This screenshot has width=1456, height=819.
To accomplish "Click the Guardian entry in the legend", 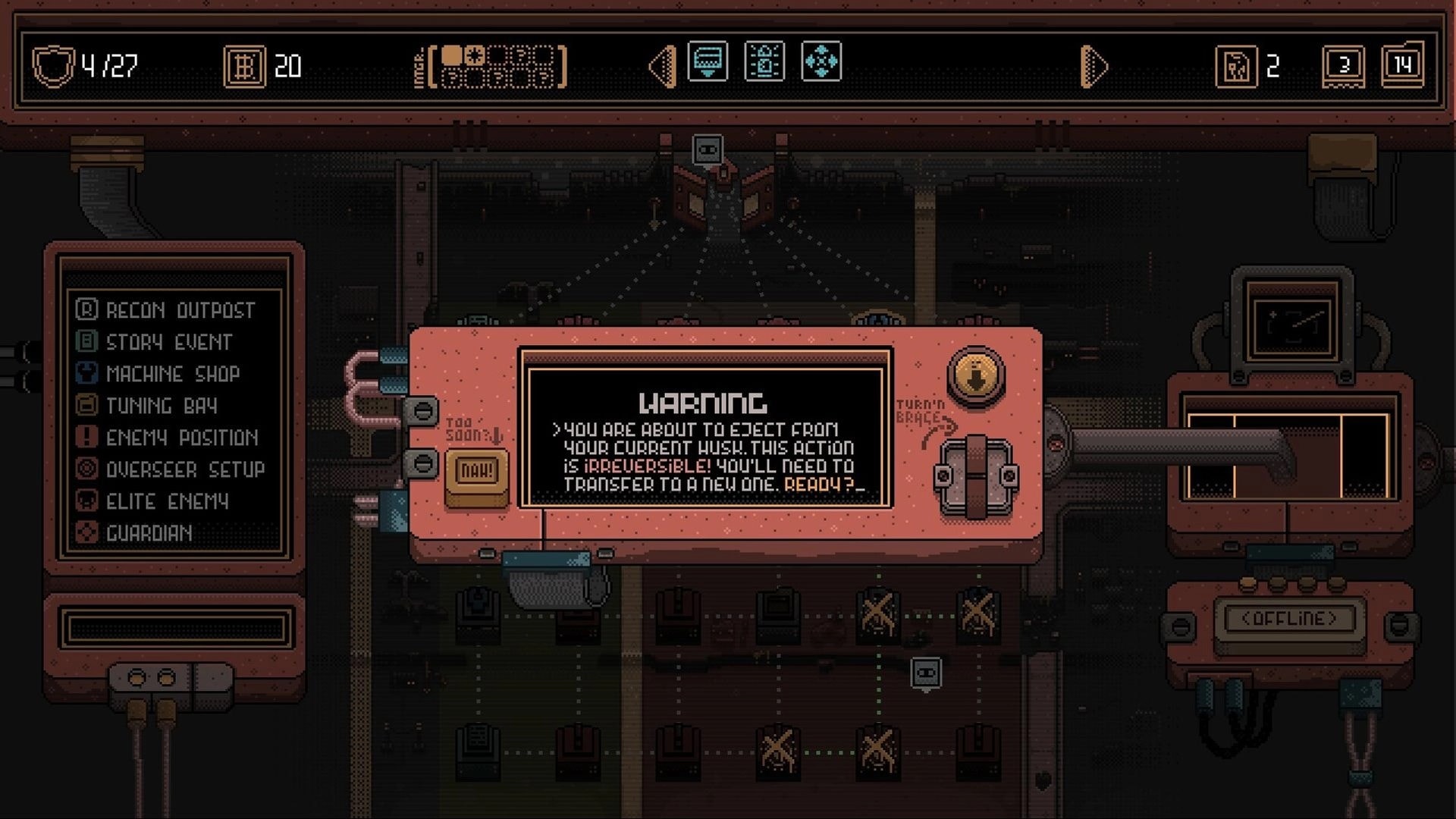I will [x=140, y=534].
